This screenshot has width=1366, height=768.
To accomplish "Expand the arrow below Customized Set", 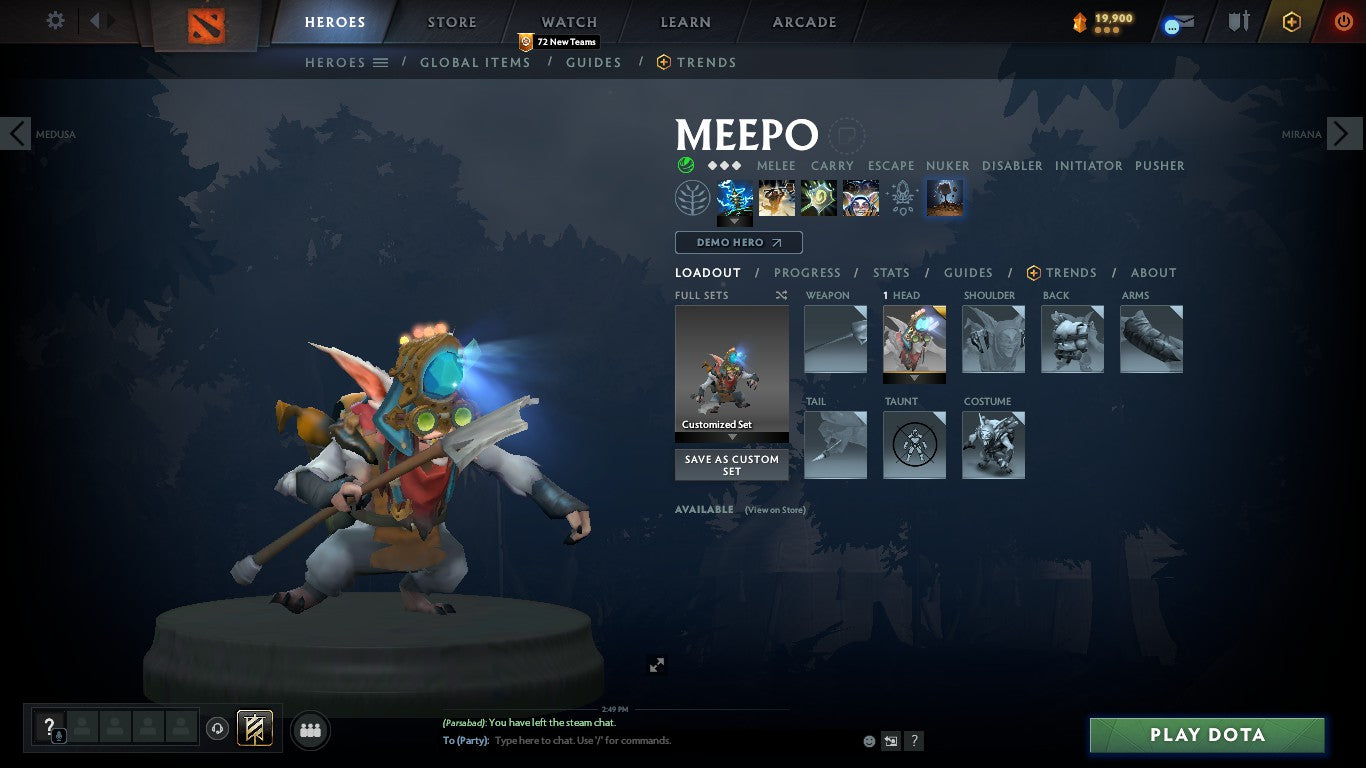I will (731, 437).
